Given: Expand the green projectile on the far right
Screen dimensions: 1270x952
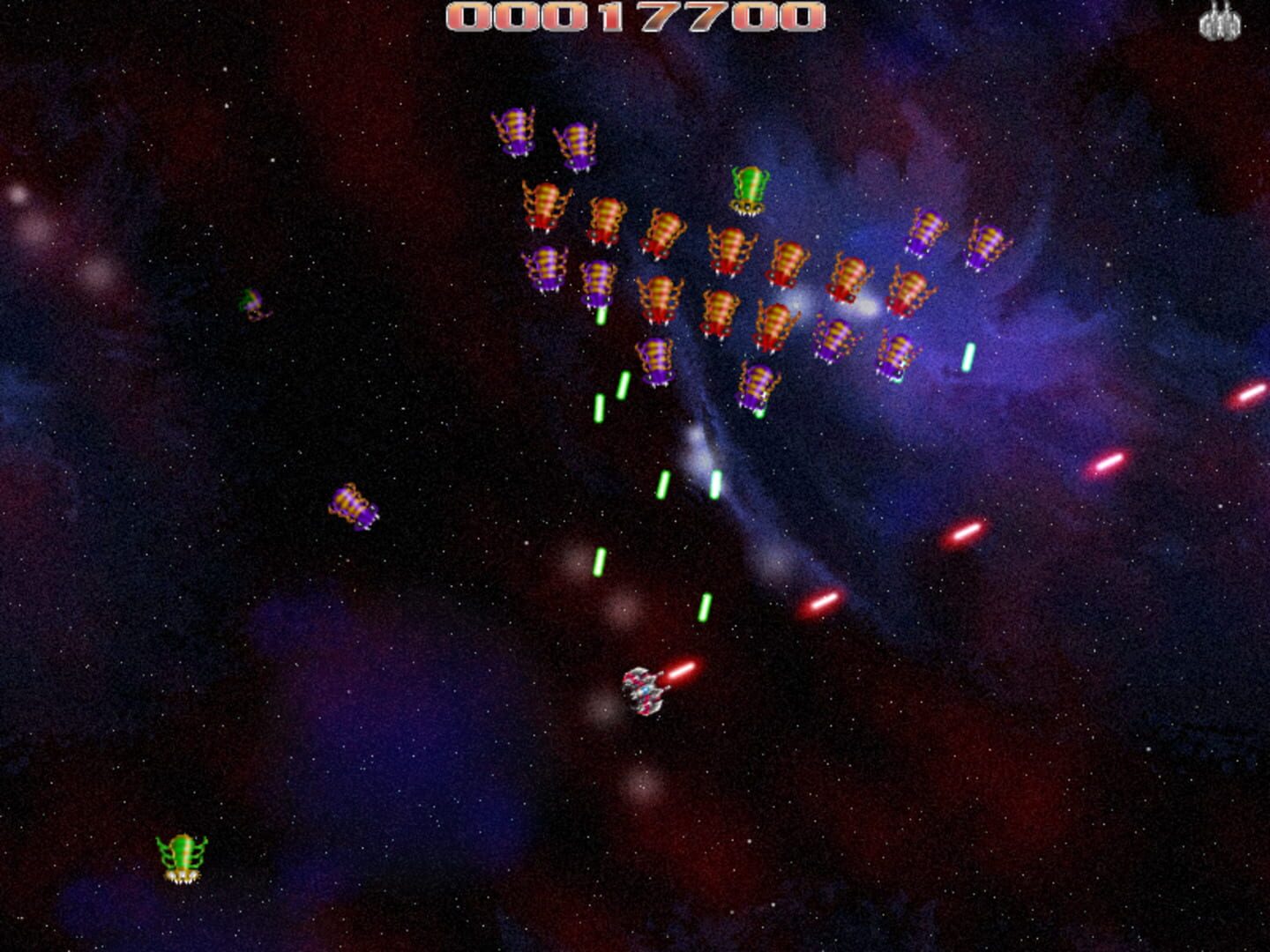Looking at the screenshot, I should tap(967, 357).
